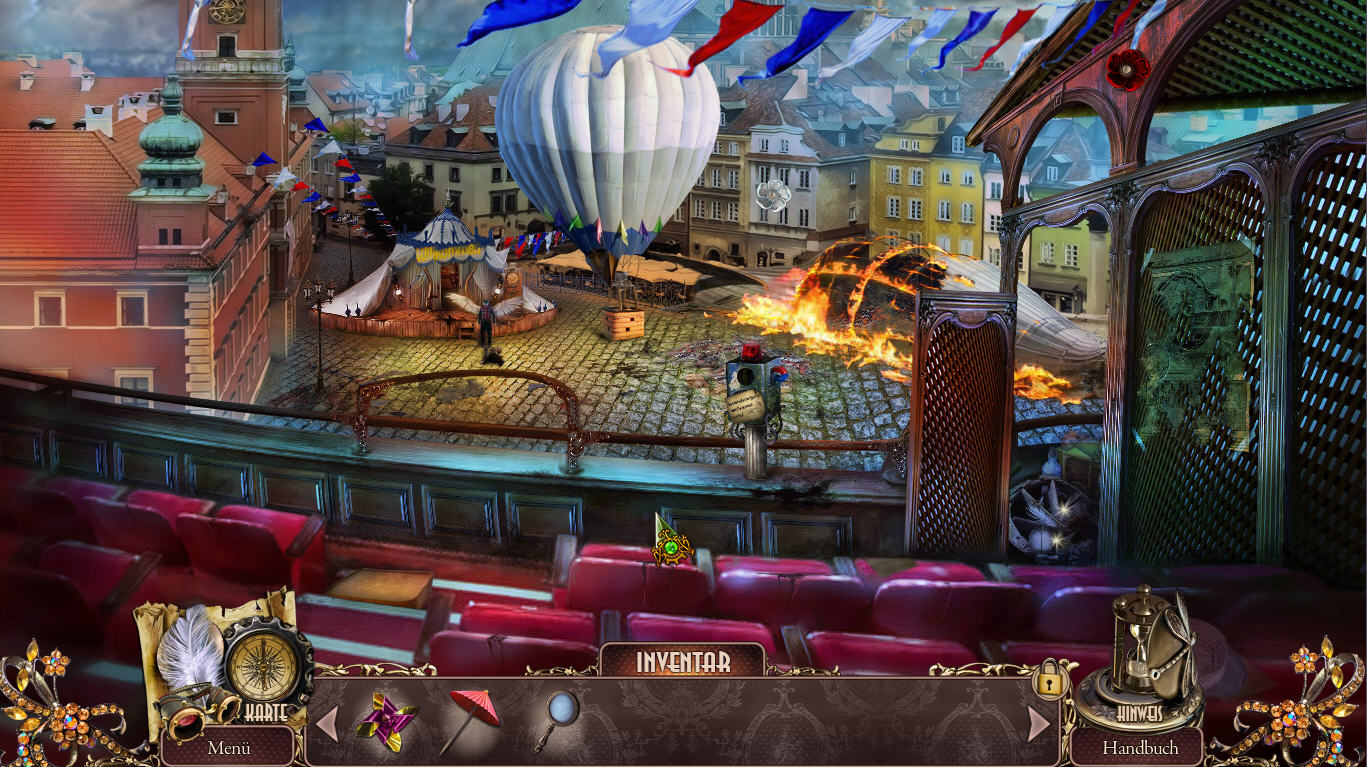
Task: Use the Hinweis hourglass hint
Action: (x=1139, y=655)
